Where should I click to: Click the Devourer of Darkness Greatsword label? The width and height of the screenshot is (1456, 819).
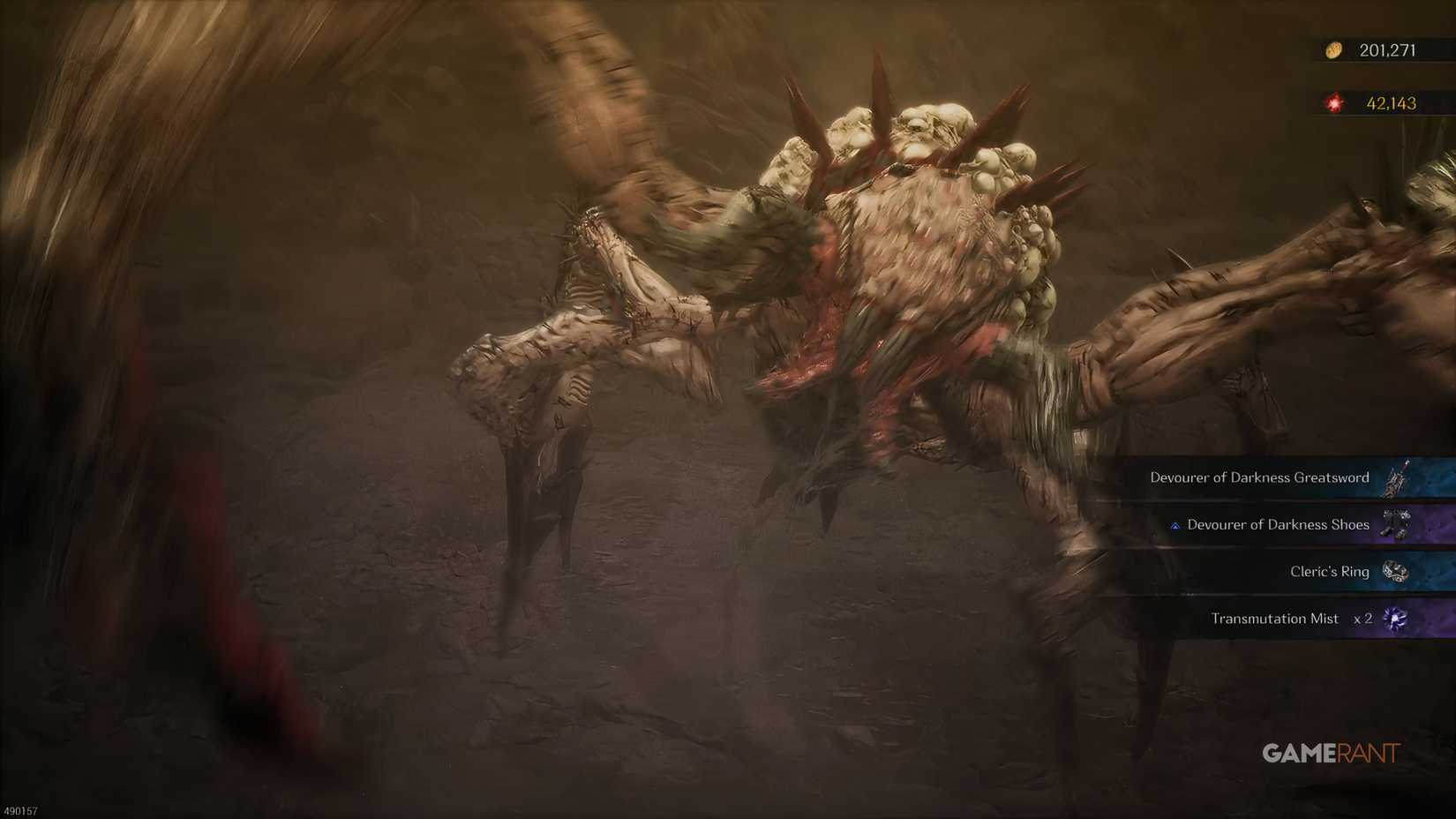pyautogui.click(x=1259, y=477)
